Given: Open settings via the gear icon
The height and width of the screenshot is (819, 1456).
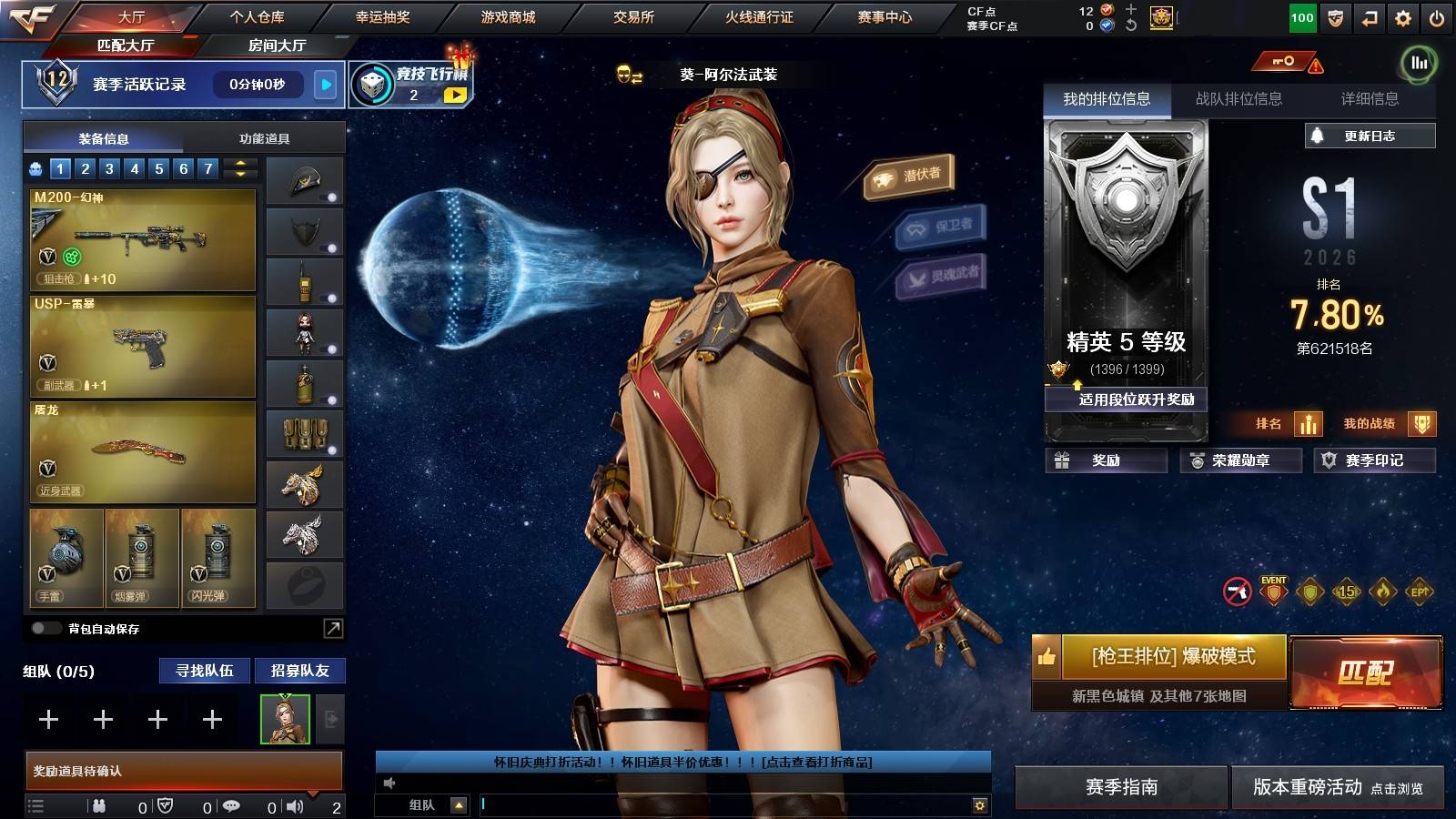Looking at the screenshot, I should coord(1403,18).
